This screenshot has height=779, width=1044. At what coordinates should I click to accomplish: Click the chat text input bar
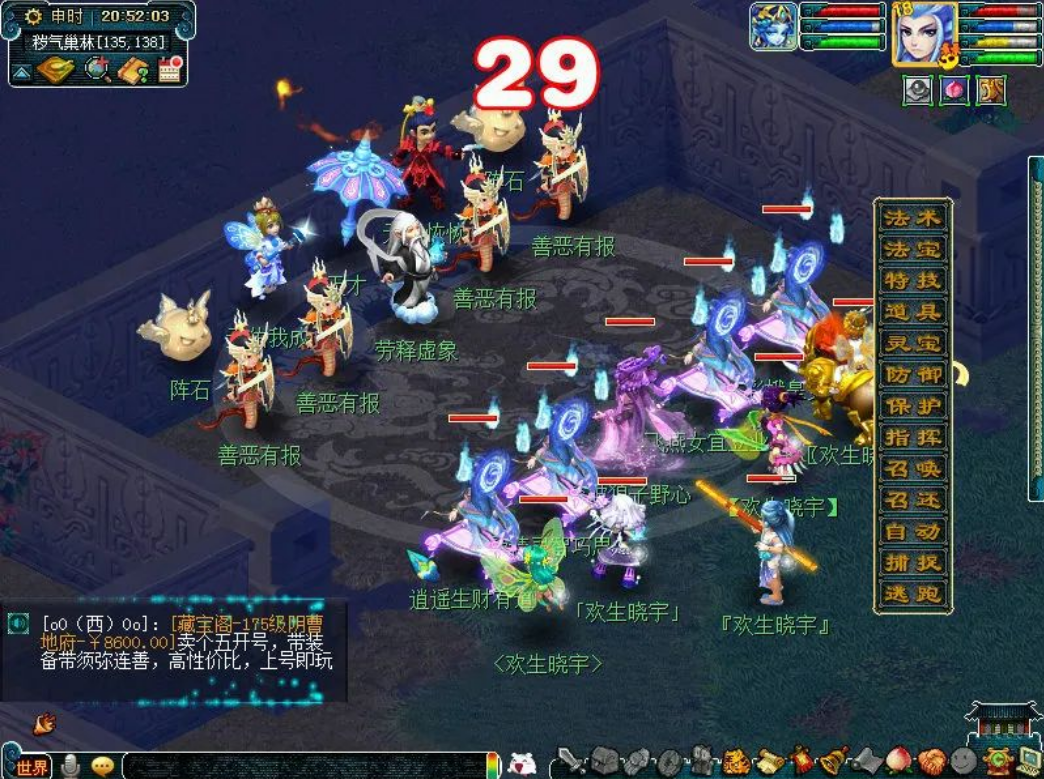coord(300,766)
